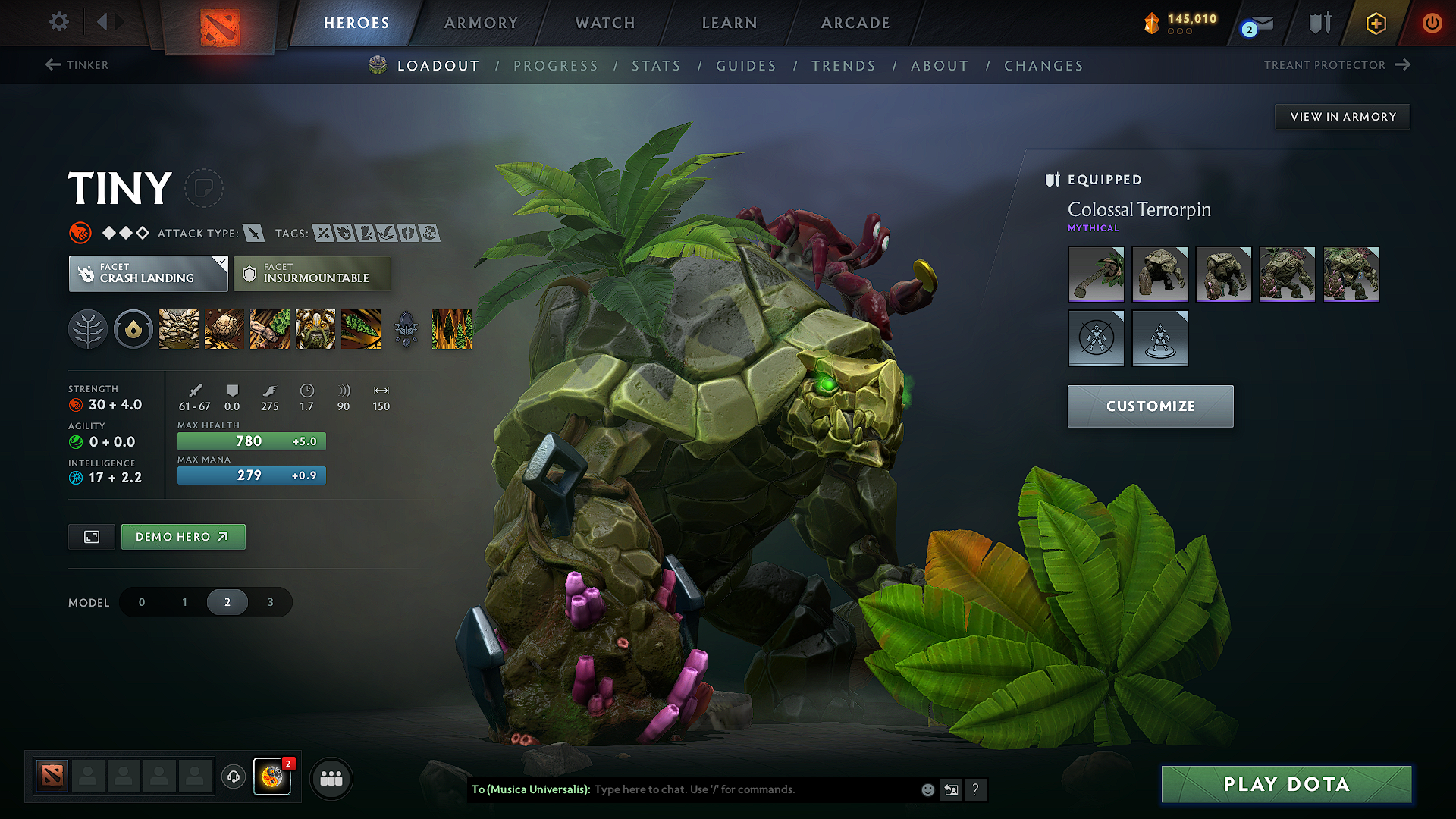Viewport: 1456px width, 819px height.
Task: Click the find-party people icon near Play Dota
Action: (x=331, y=778)
